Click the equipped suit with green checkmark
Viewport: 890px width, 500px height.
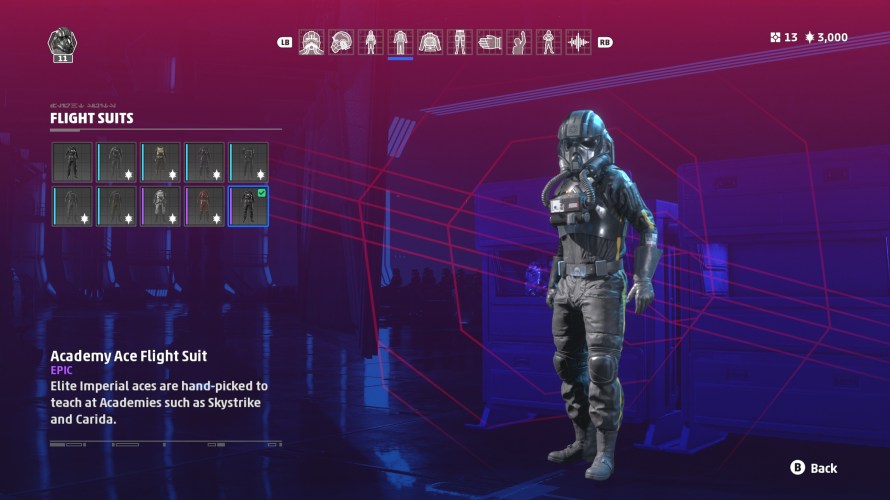248,206
